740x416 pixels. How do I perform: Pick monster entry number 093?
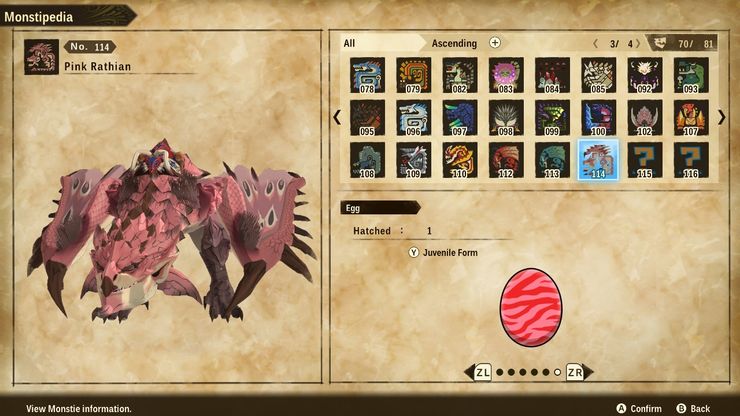[x=691, y=75]
